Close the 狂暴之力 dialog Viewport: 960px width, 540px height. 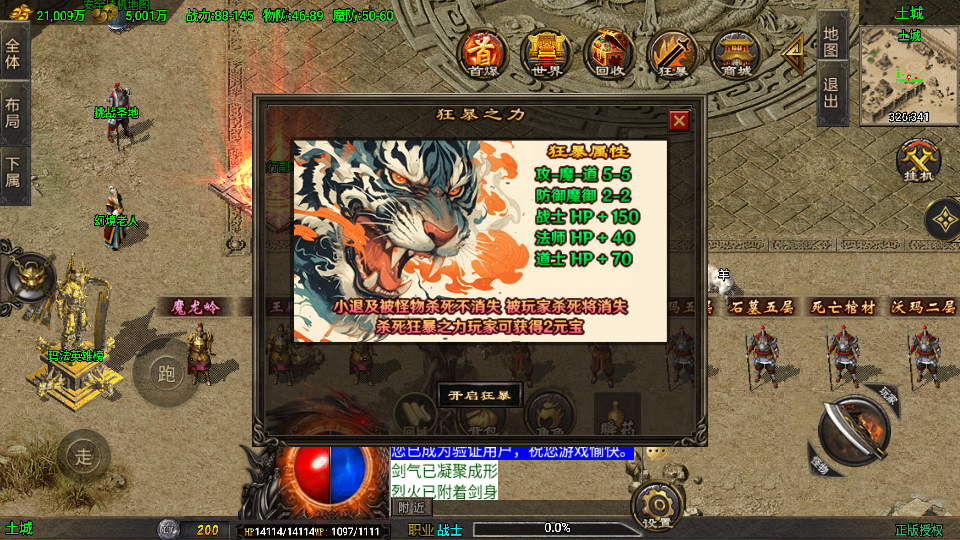[679, 121]
